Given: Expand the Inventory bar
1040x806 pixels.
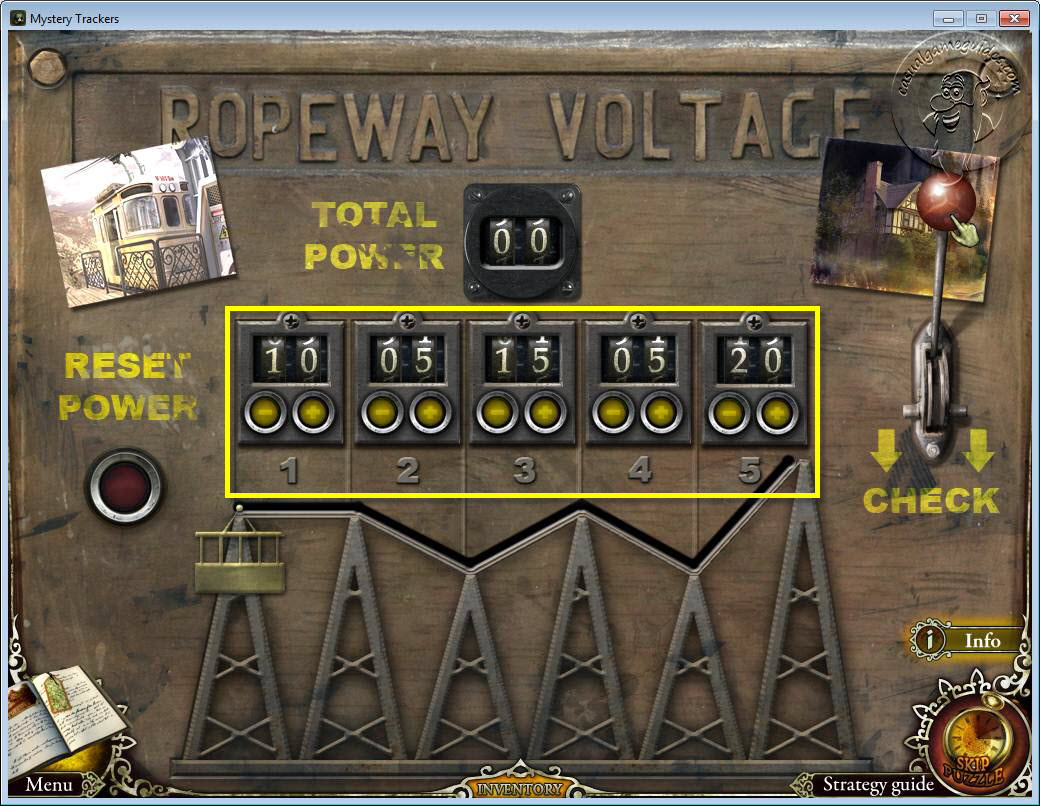Looking at the screenshot, I should point(519,790).
